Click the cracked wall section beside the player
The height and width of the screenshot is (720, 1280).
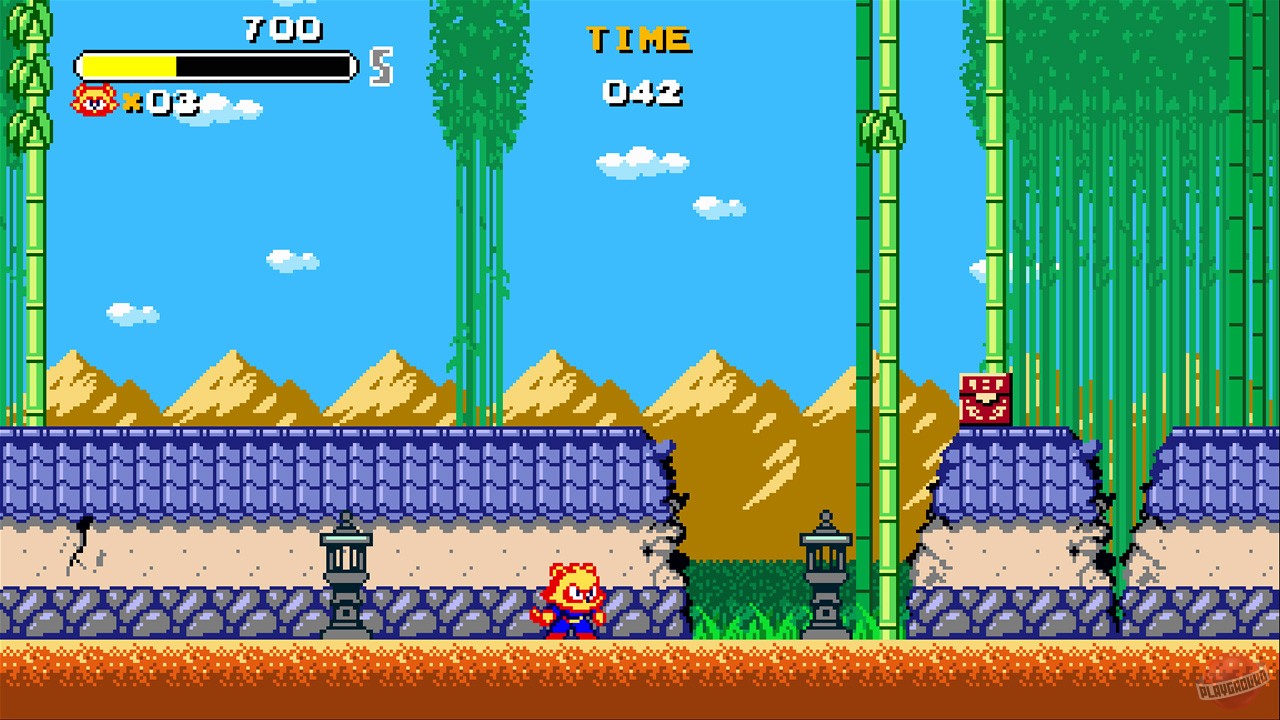665,540
